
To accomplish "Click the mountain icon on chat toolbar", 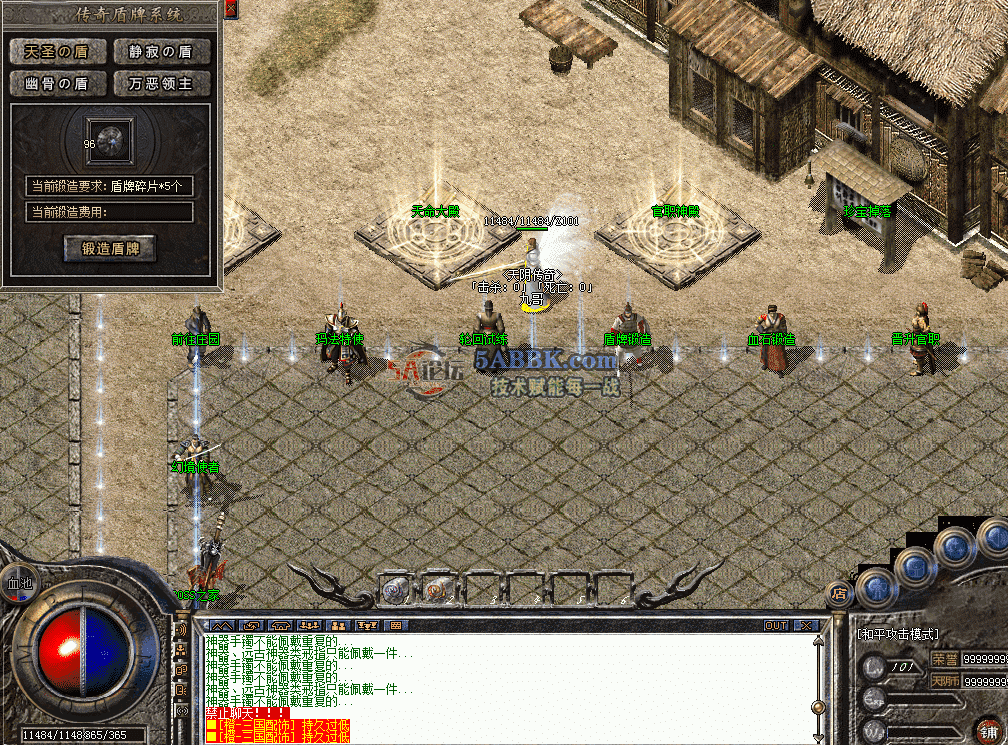I will tap(222, 625).
